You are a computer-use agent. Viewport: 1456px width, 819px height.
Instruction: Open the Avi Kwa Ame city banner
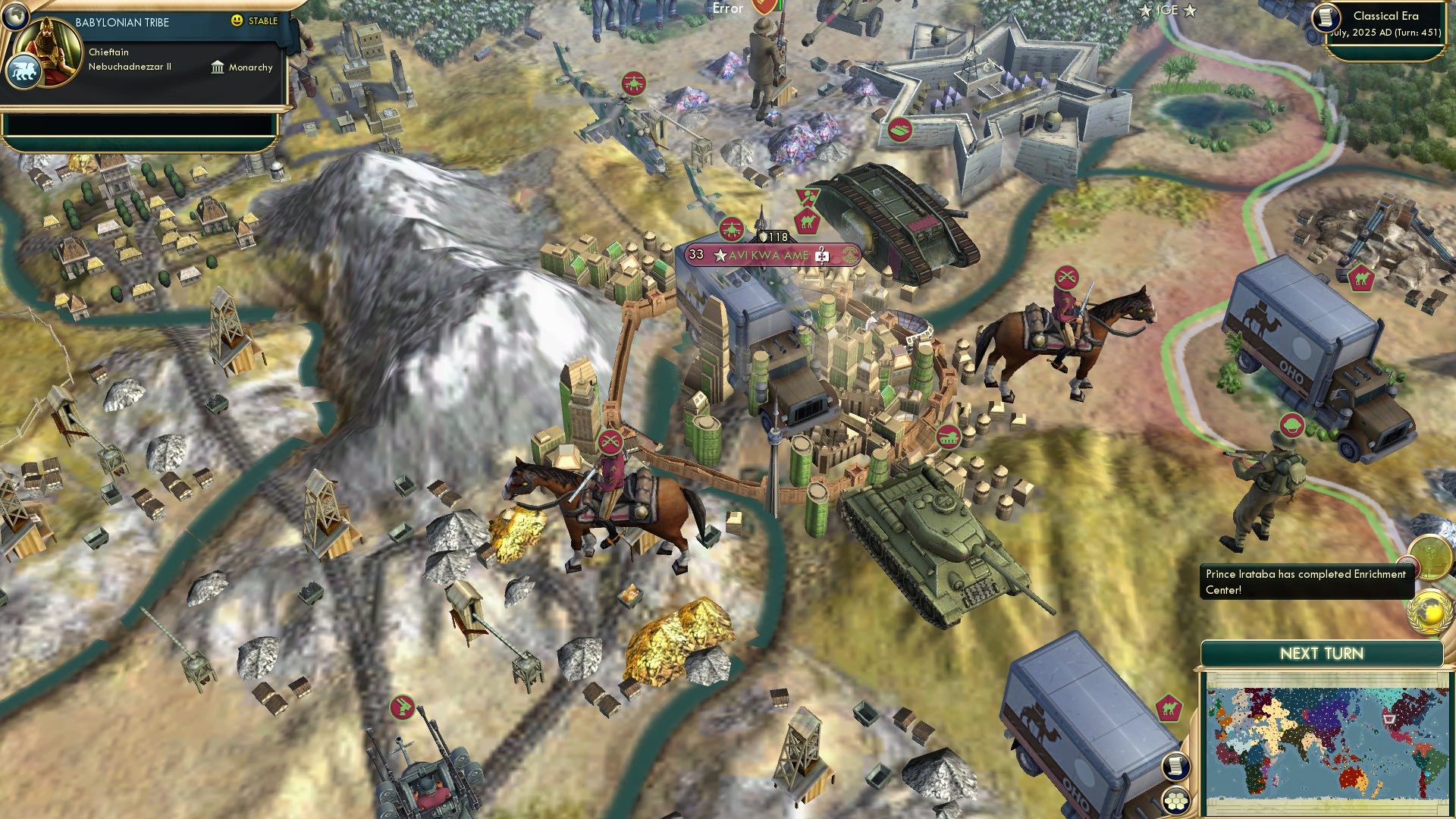(x=772, y=256)
